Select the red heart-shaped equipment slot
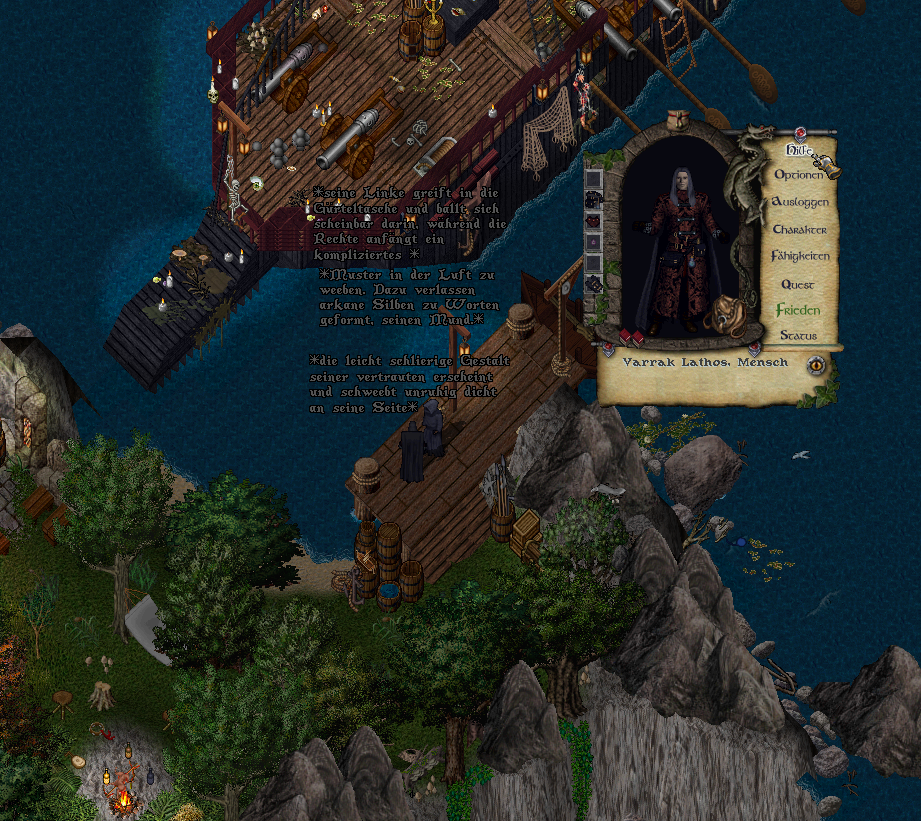The image size is (921, 821). pyautogui.click(x=594, y=221)
